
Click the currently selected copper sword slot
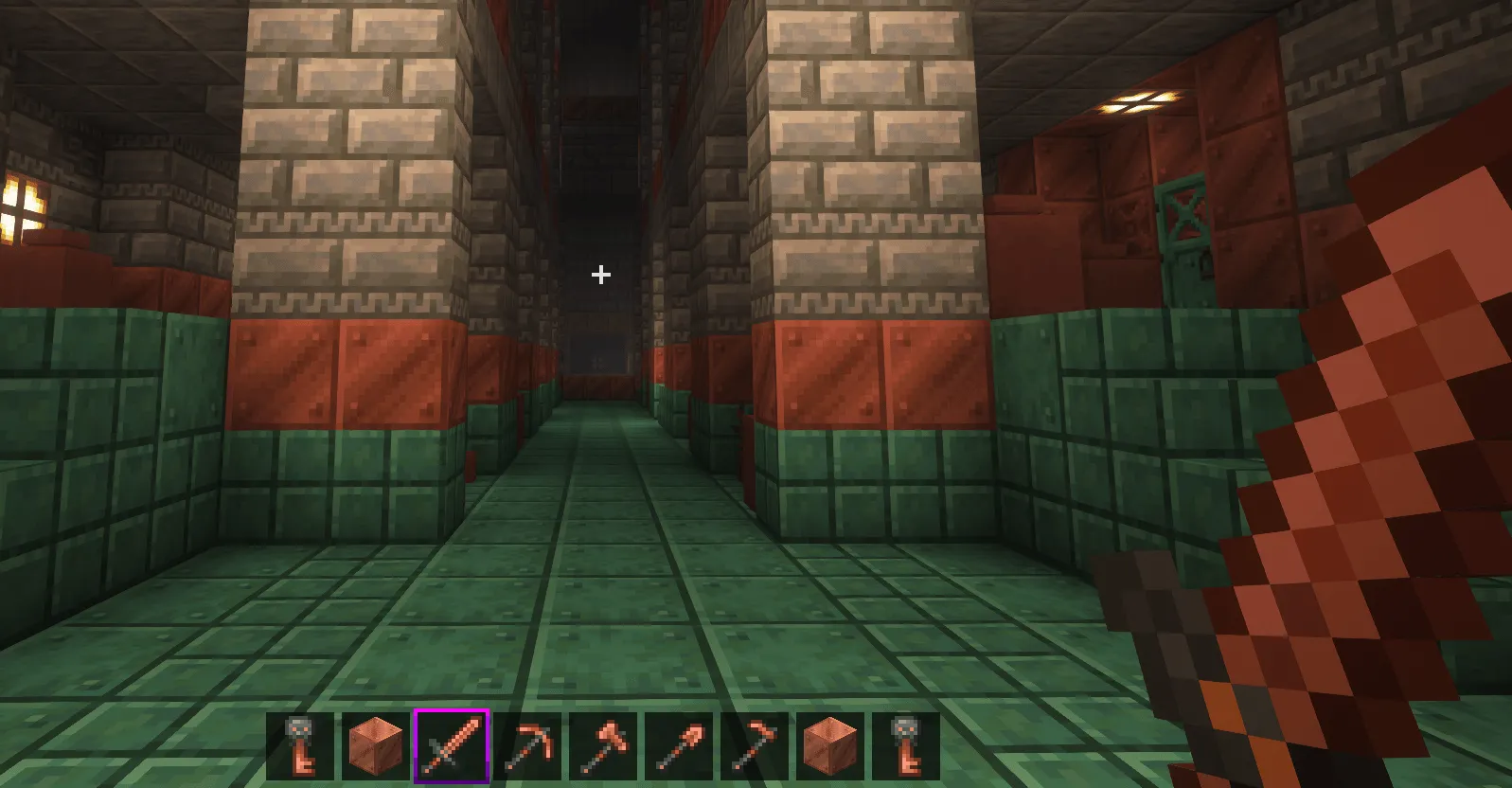click(x=450, y=745)
